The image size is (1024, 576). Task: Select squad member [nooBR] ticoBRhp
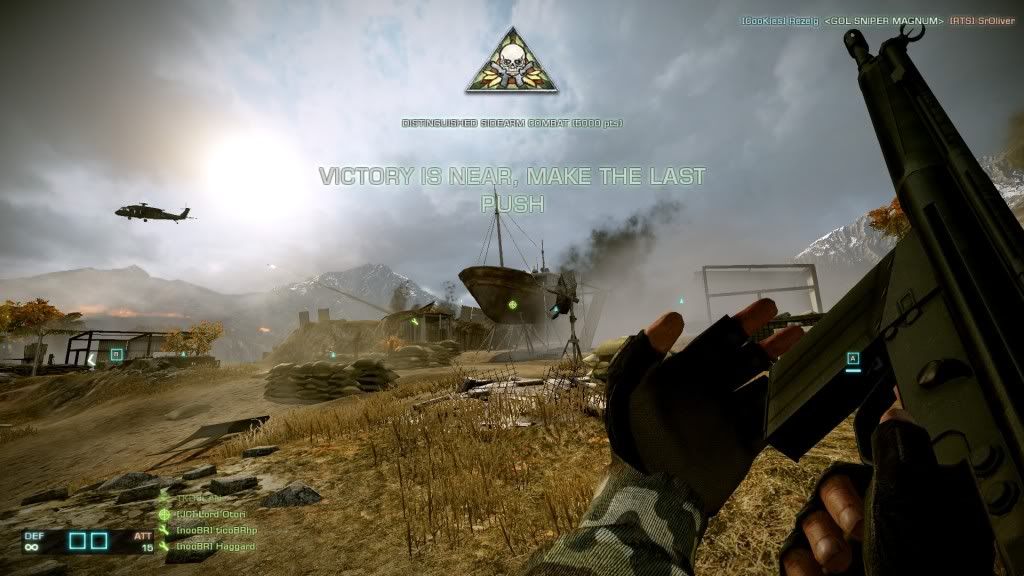pos(215,530)
